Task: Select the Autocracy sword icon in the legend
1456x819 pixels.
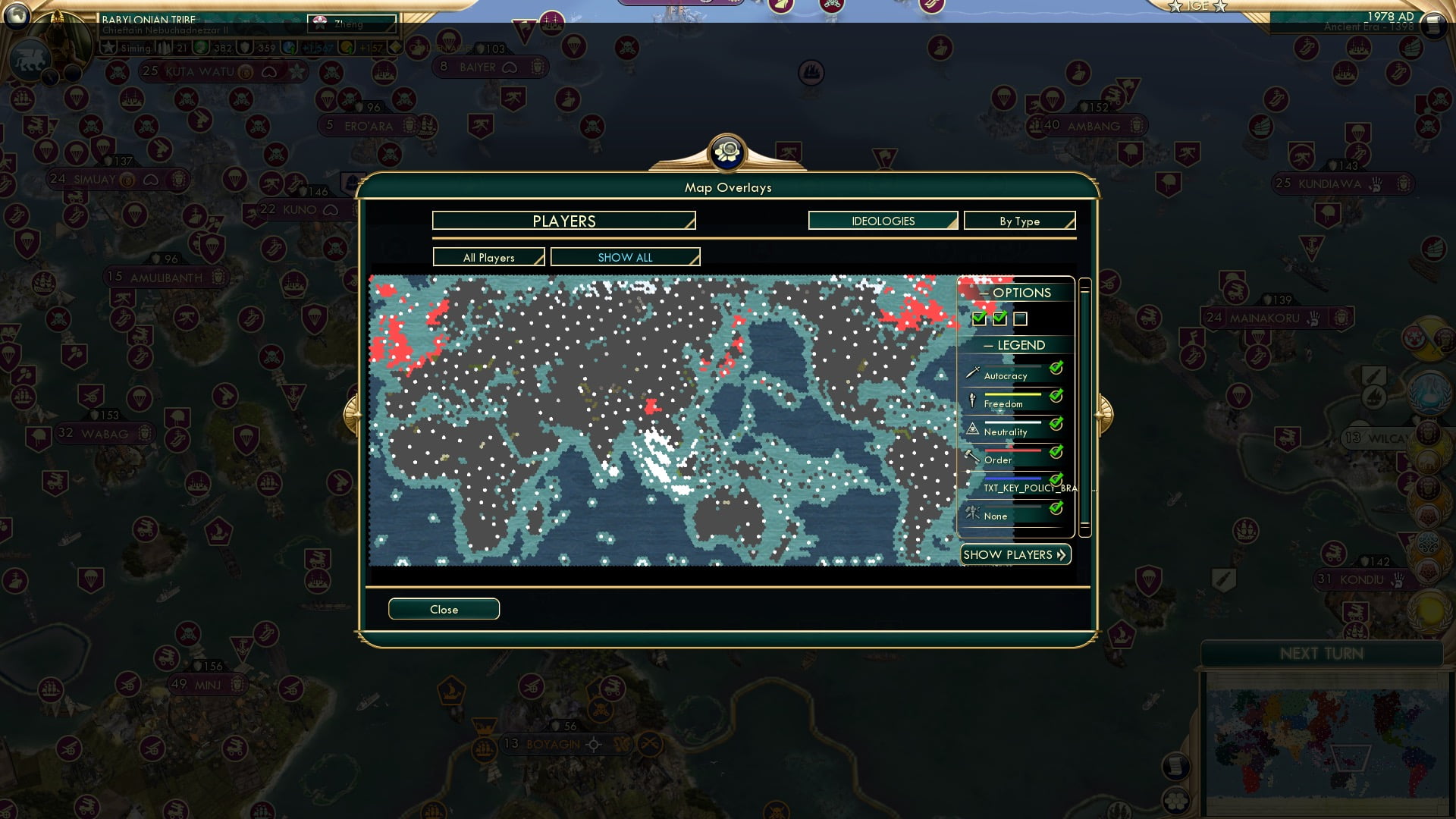Action: [972, 372]
